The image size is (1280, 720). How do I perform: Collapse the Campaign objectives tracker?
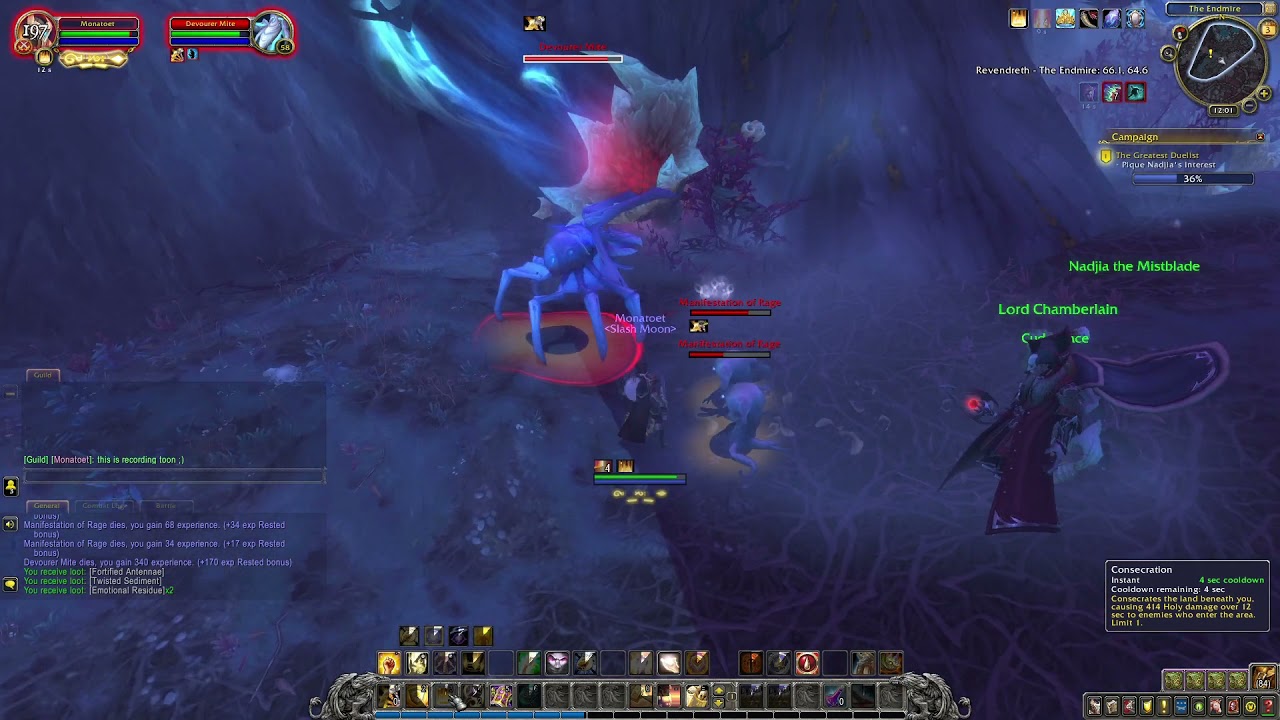[x=1260, y=137]
